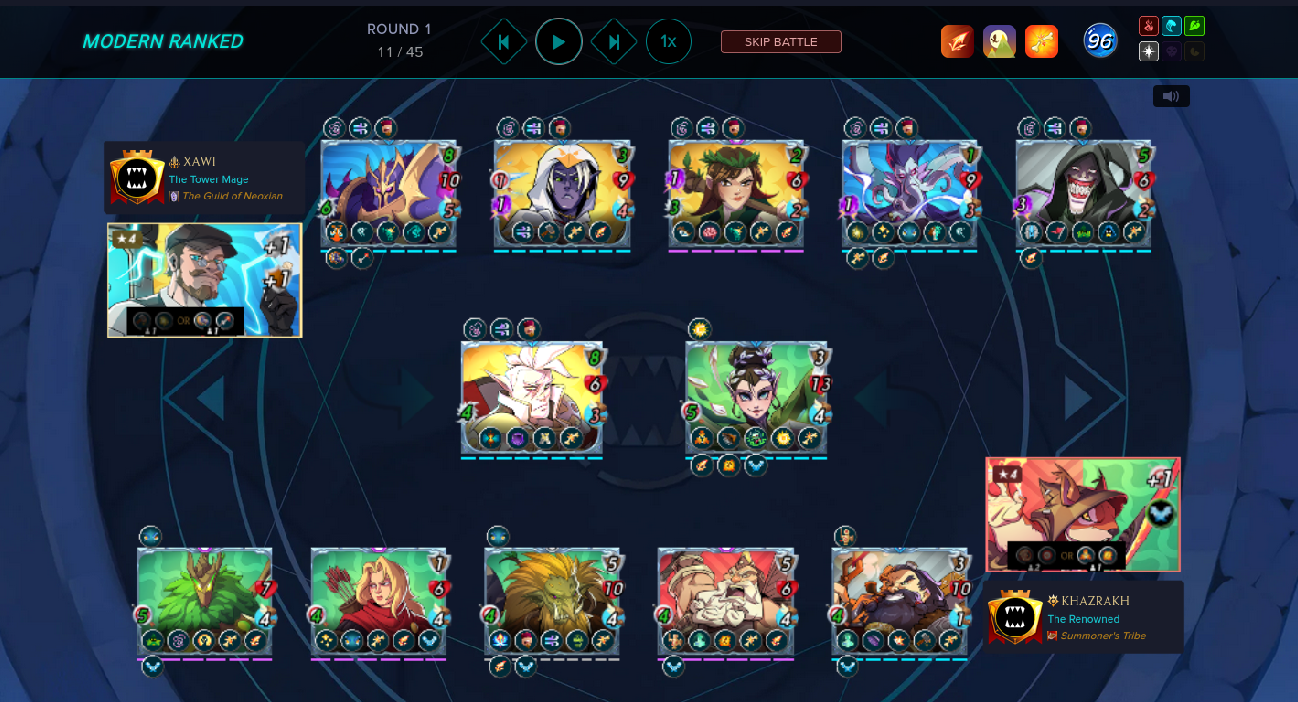Inspect the hooded grinning figure card
This screenshot has height=702, width=1298.
click(1084, 192)
